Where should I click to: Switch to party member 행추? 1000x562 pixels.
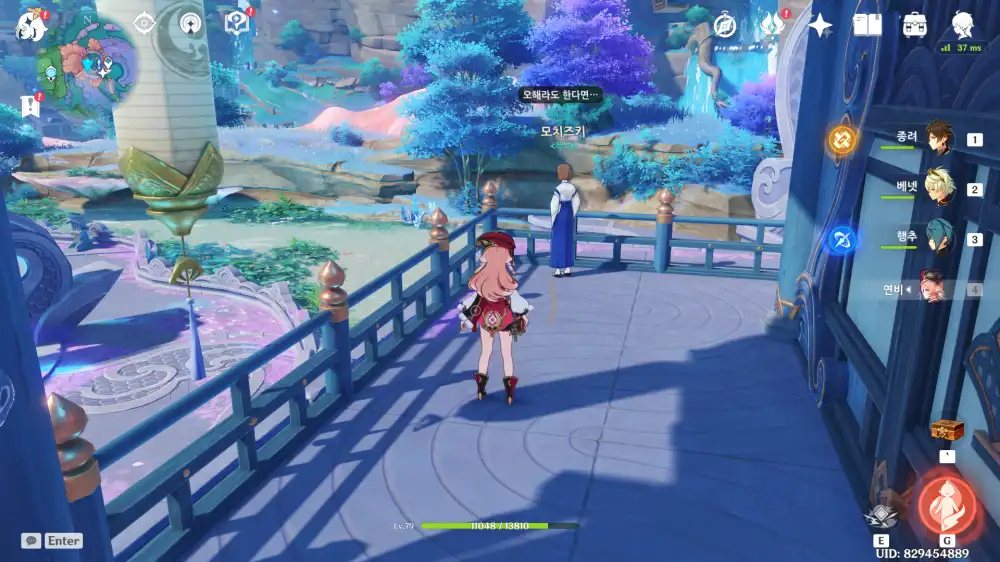(x=938, y=238)
